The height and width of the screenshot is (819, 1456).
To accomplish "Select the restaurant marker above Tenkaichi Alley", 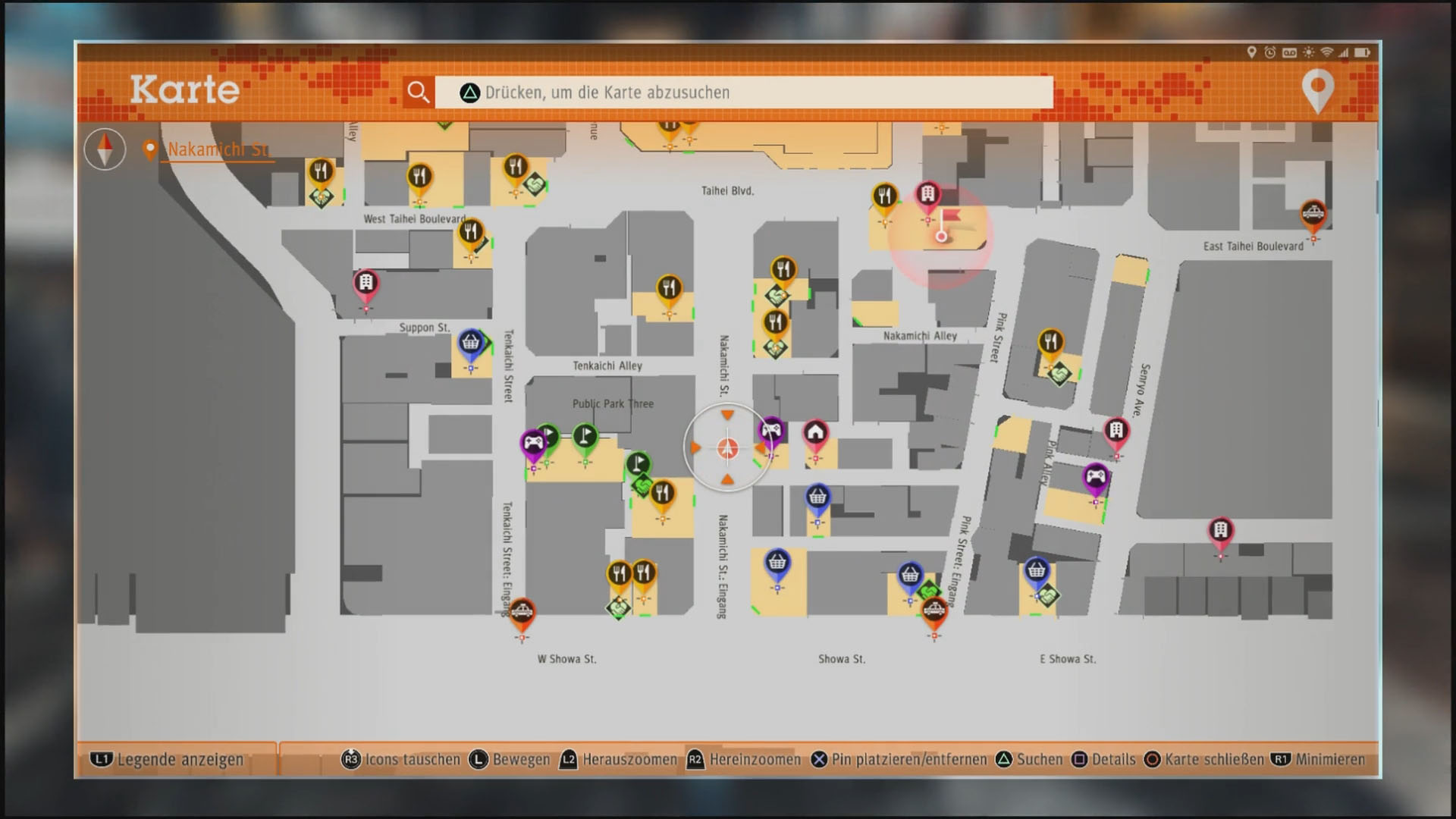I will (668, 289).
